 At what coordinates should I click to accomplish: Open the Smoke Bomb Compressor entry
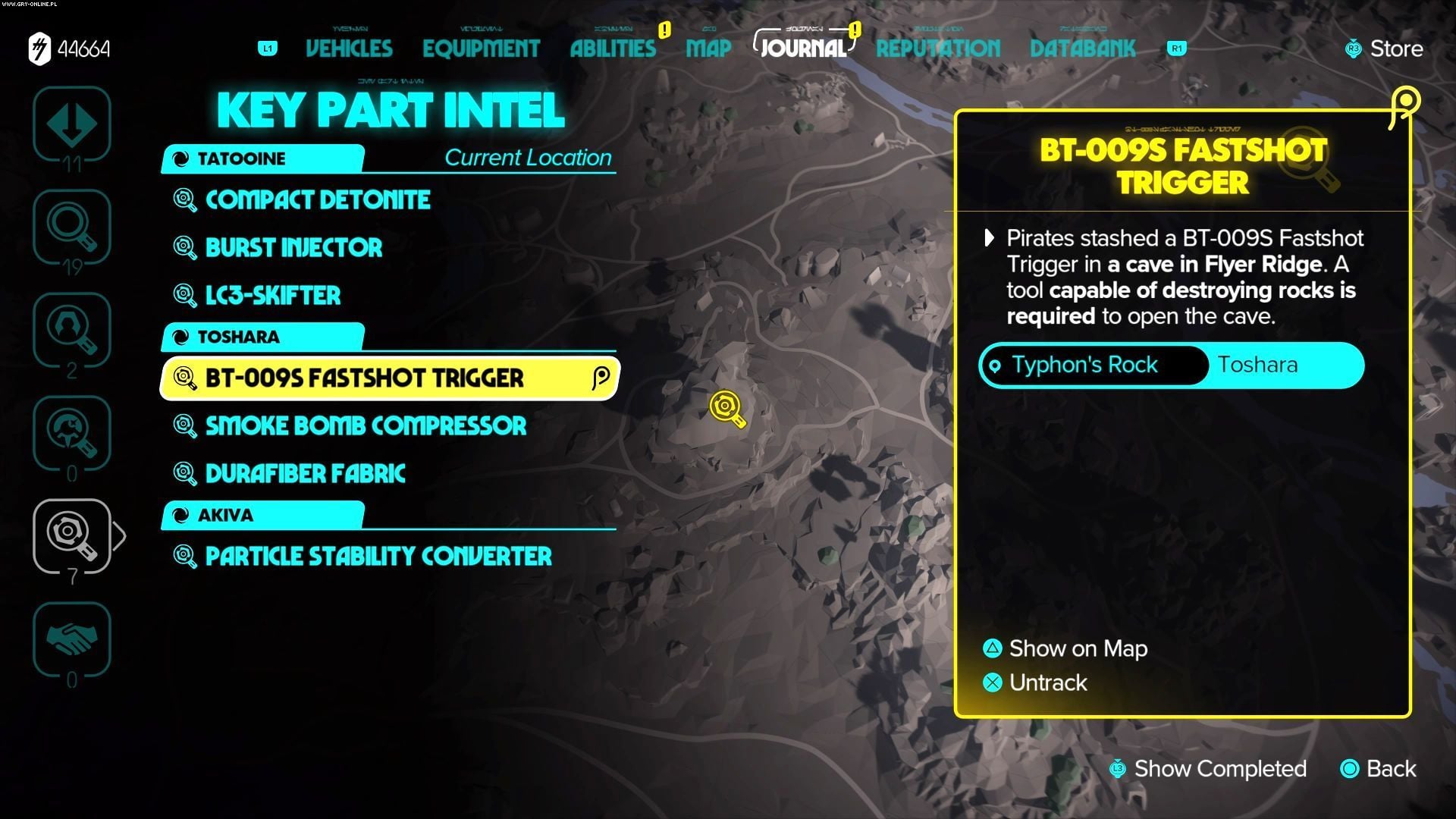tap(366, 426)
